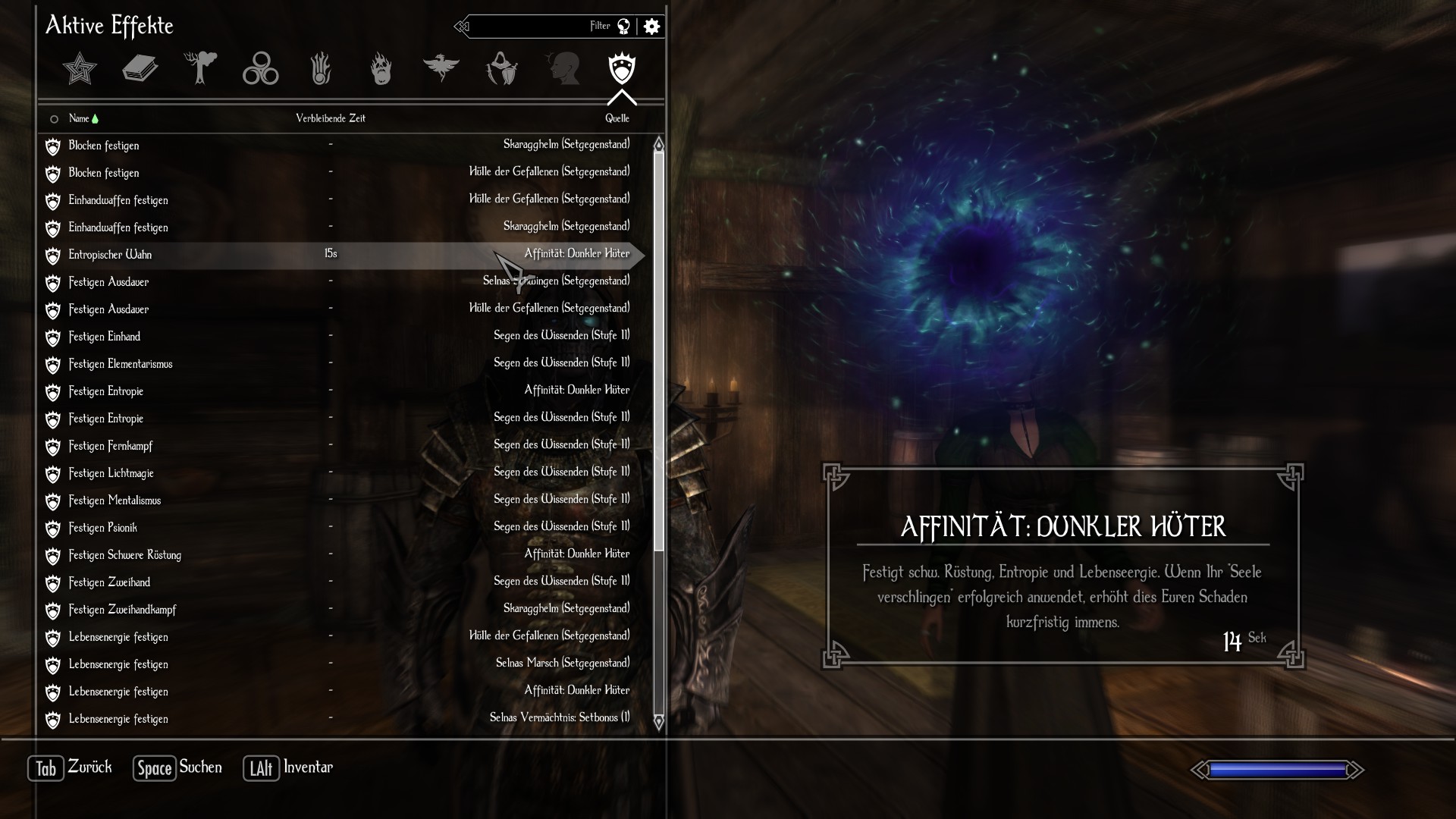Choose the Festigen Lichtmagie effect
Viewport: 1456px width, 819px height.
(x=111, y=473)
